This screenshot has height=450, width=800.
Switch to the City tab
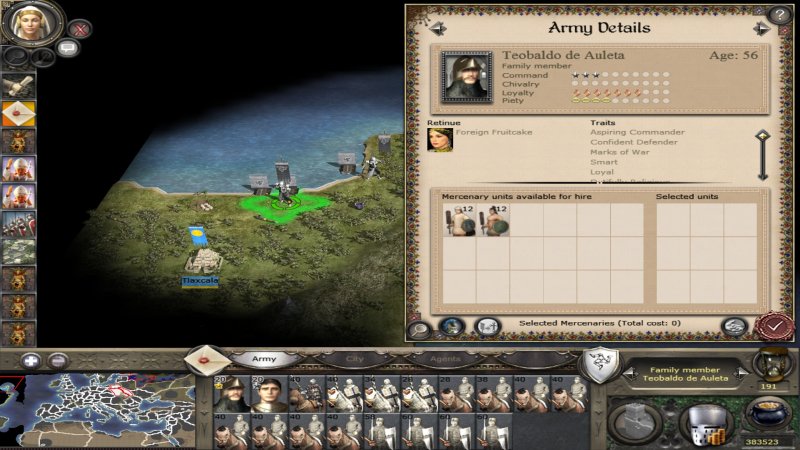pos(355,358)
